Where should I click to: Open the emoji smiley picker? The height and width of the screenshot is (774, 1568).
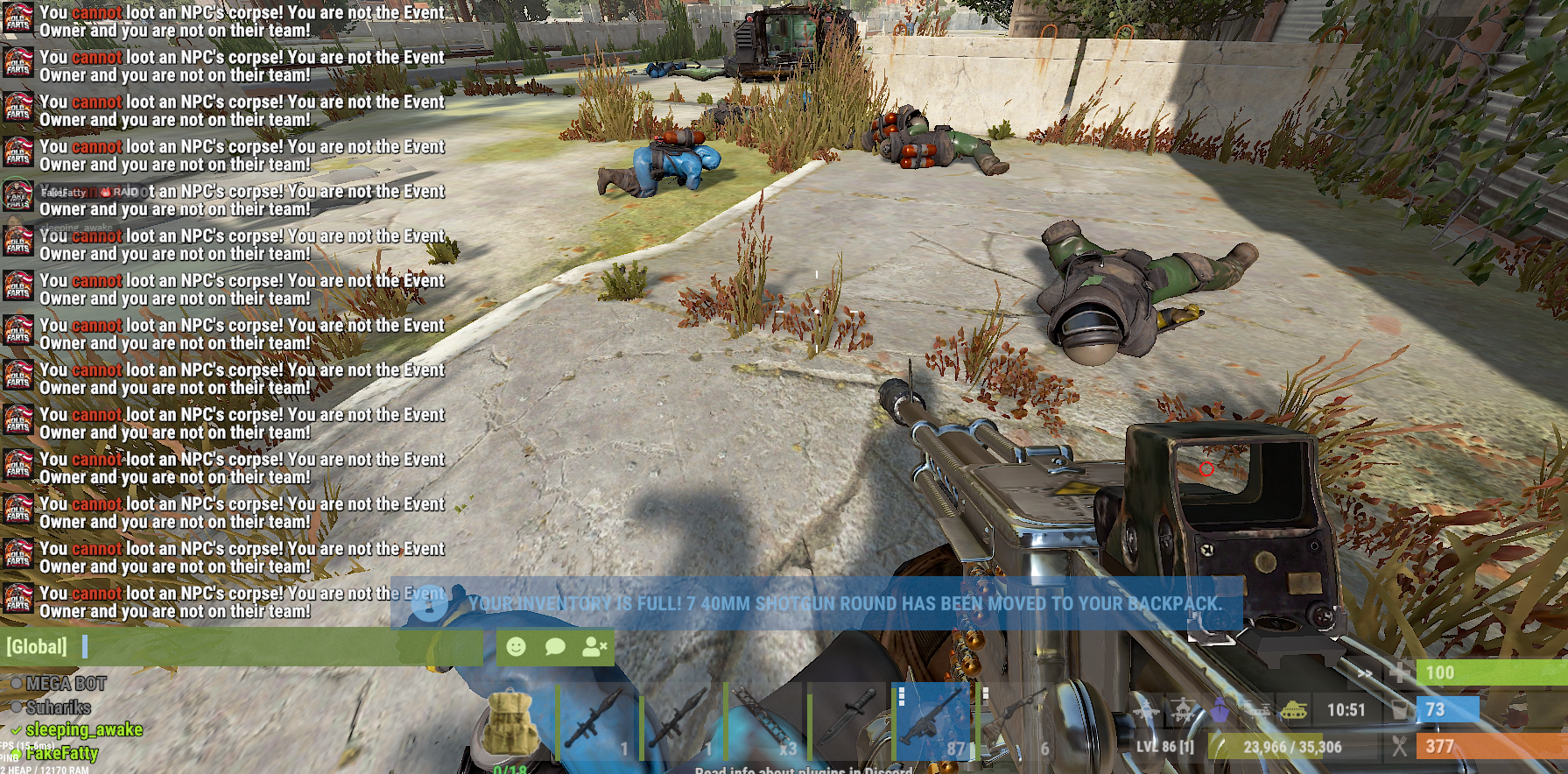[x=517, y=647]
